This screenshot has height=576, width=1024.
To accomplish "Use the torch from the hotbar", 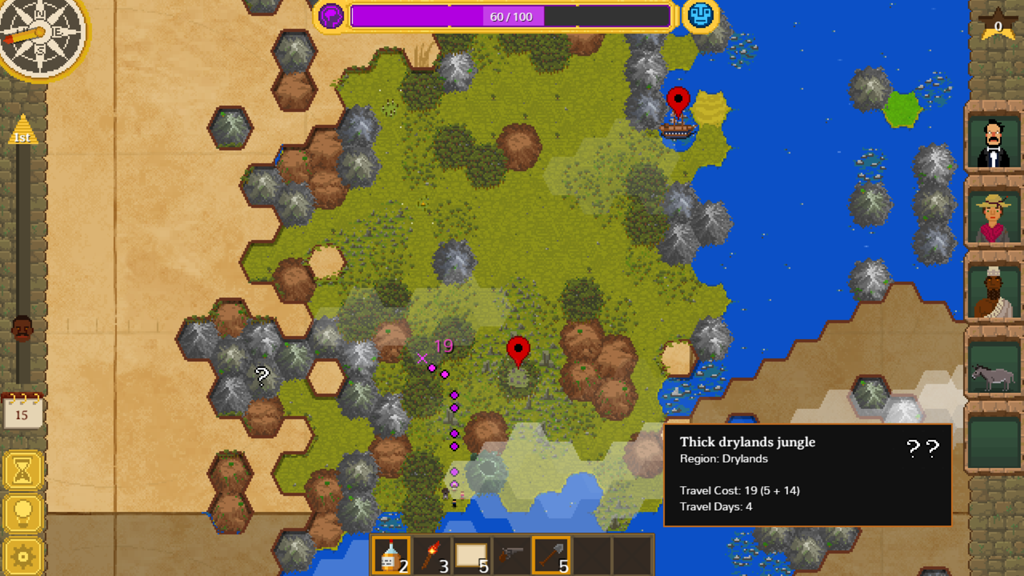I will (430, 555).
